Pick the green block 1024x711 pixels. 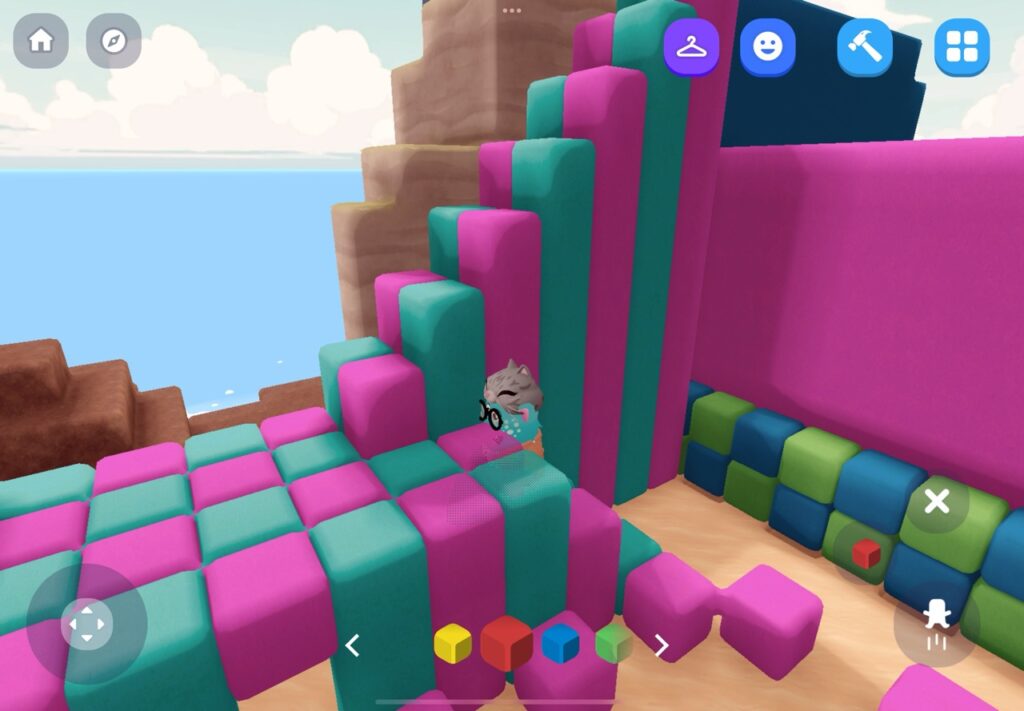[613, 644]
